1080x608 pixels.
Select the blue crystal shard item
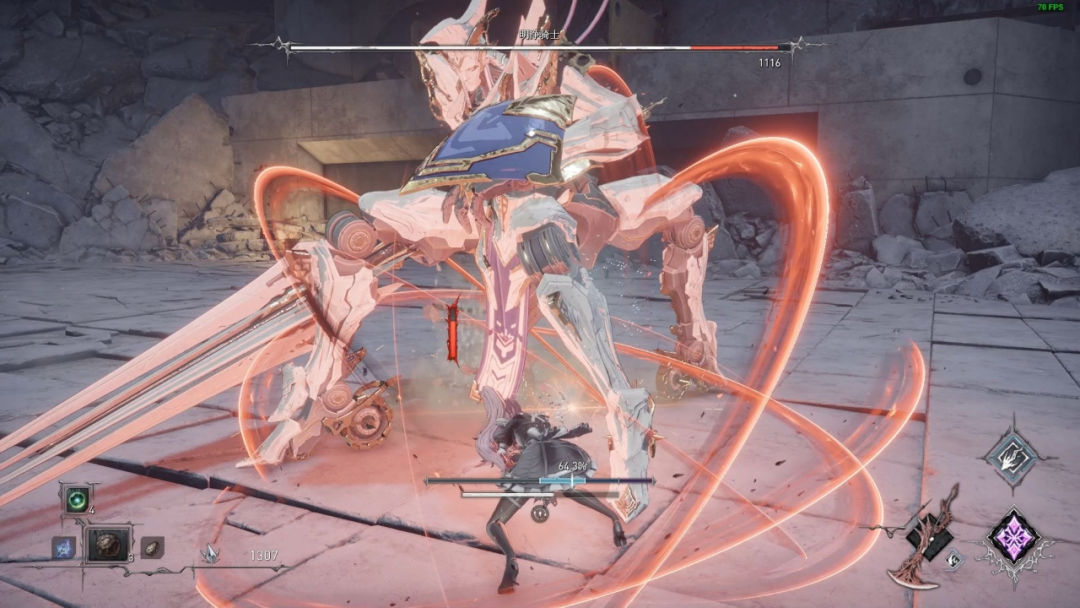pyautogui.click(x=63, y=547)
